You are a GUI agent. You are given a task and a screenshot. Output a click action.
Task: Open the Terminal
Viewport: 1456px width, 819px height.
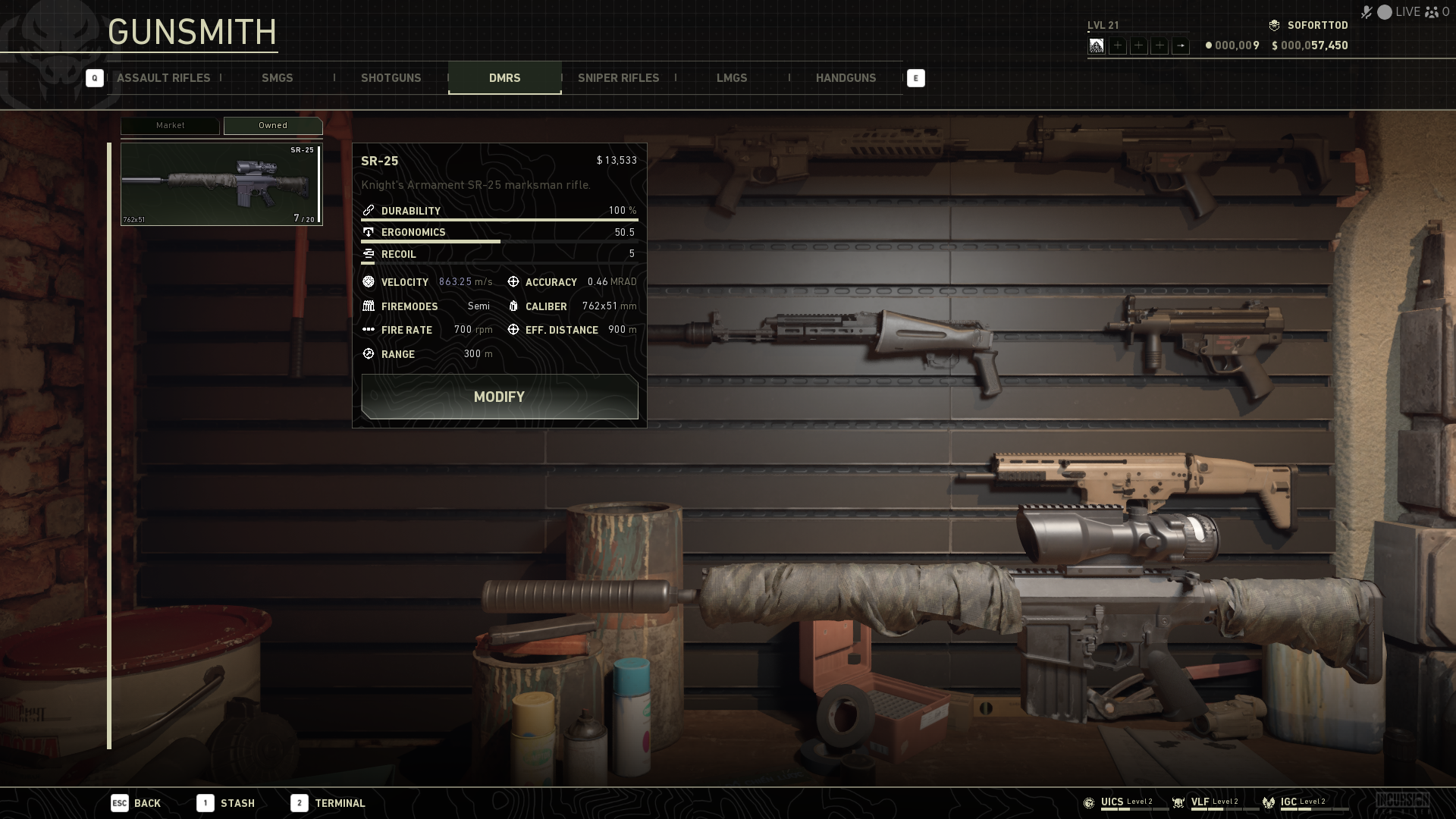328,803
